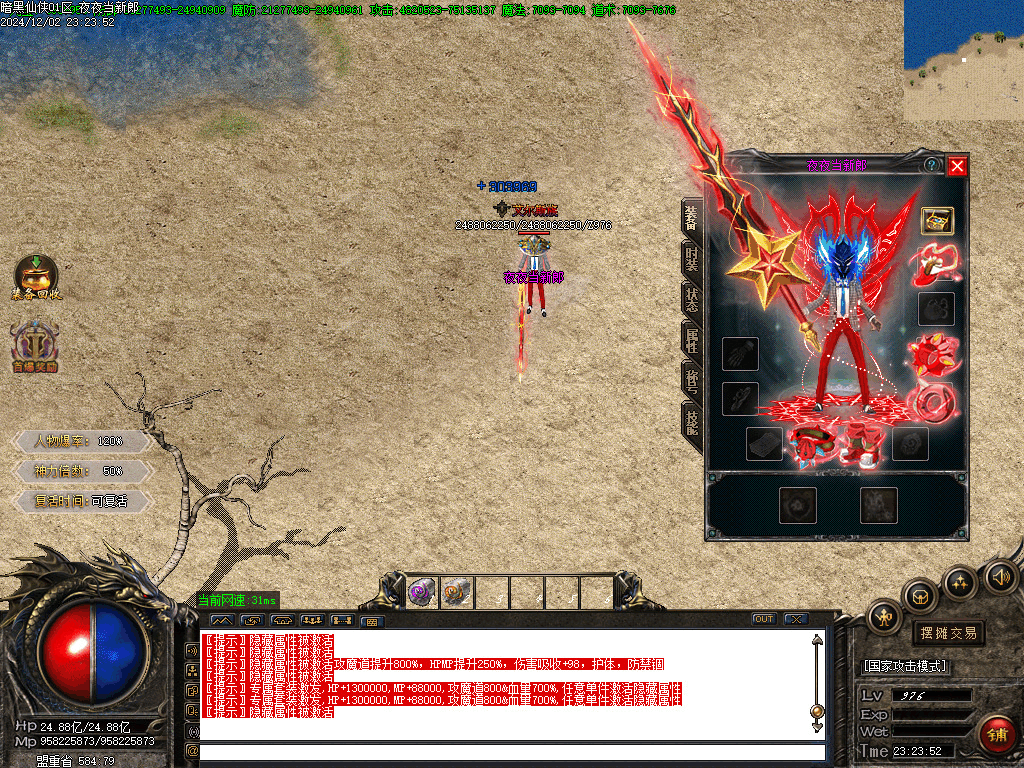Select the equipped red boots slot
Image resolution: width=1024 pixels, height=768 pixels.
861,443
